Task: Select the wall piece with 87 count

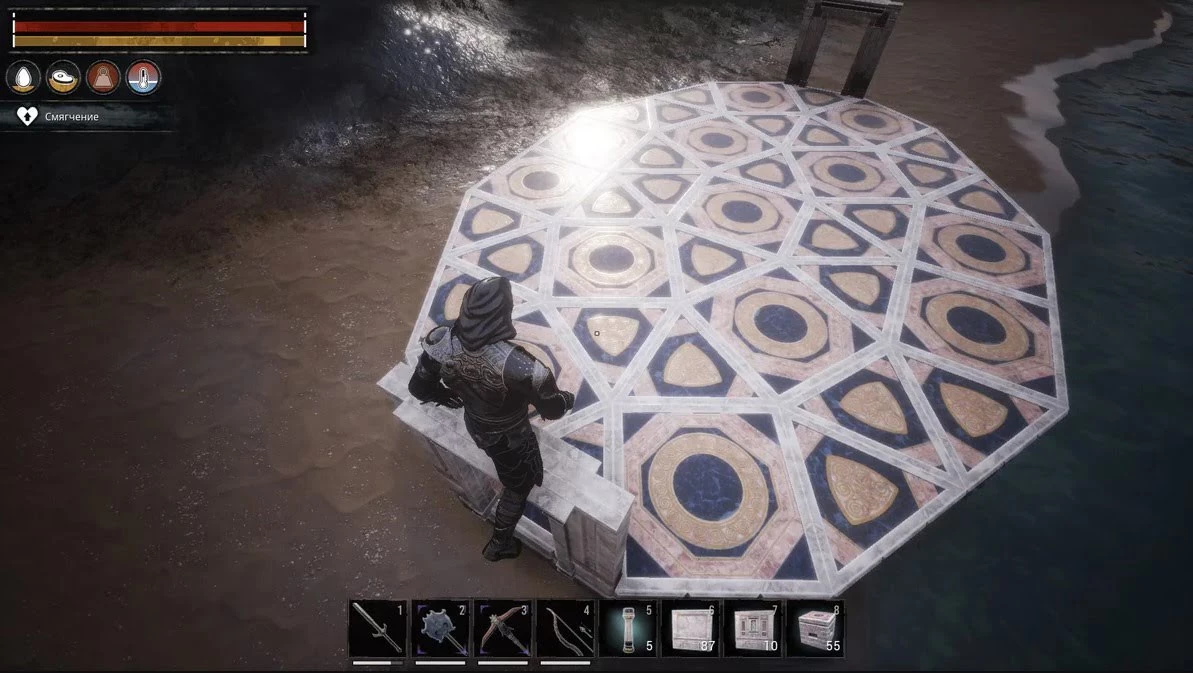Action: click(691, 628)
